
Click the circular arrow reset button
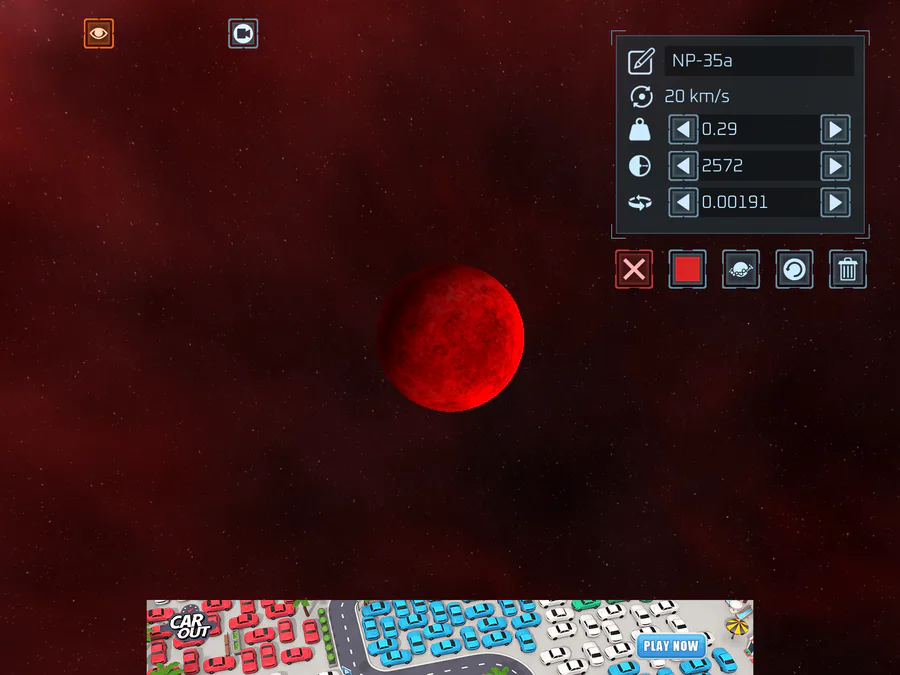pos(794,269)
